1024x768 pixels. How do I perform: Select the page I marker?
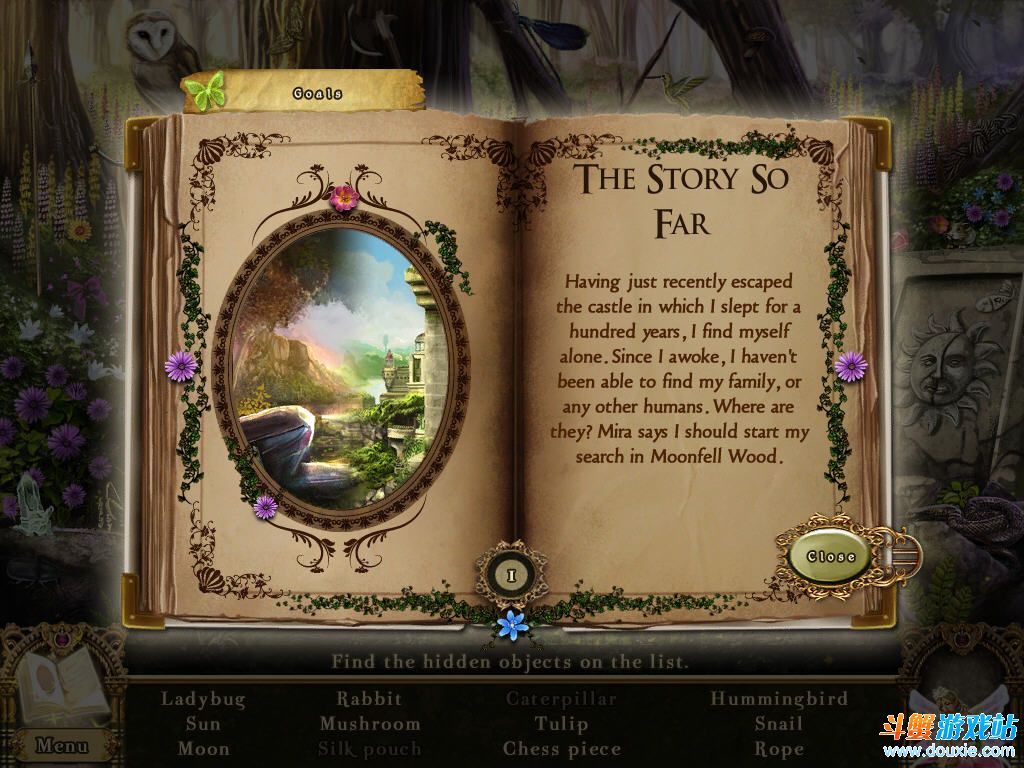511,575
